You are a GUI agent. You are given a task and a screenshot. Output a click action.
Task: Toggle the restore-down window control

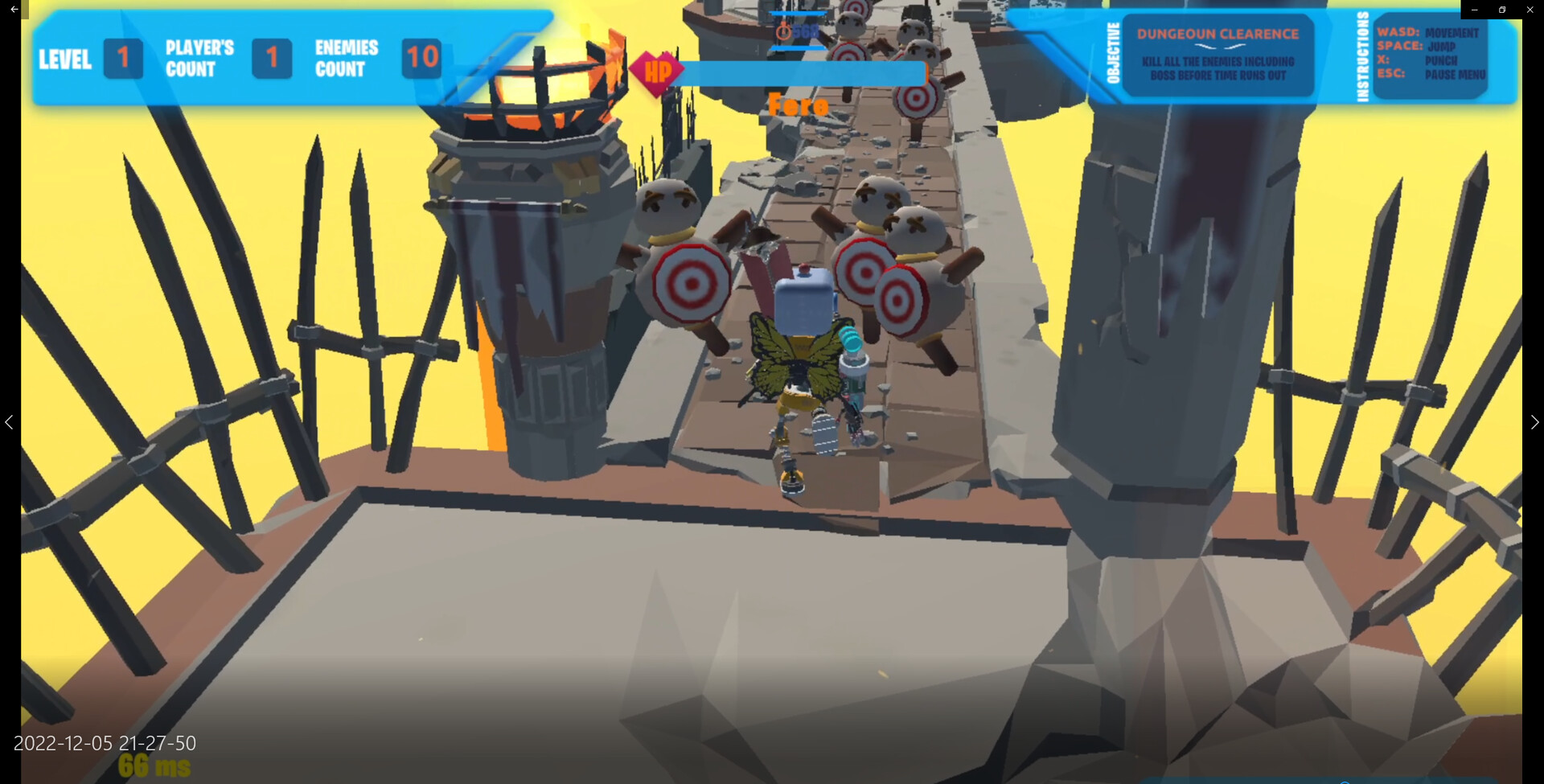tap(1501, 9)
